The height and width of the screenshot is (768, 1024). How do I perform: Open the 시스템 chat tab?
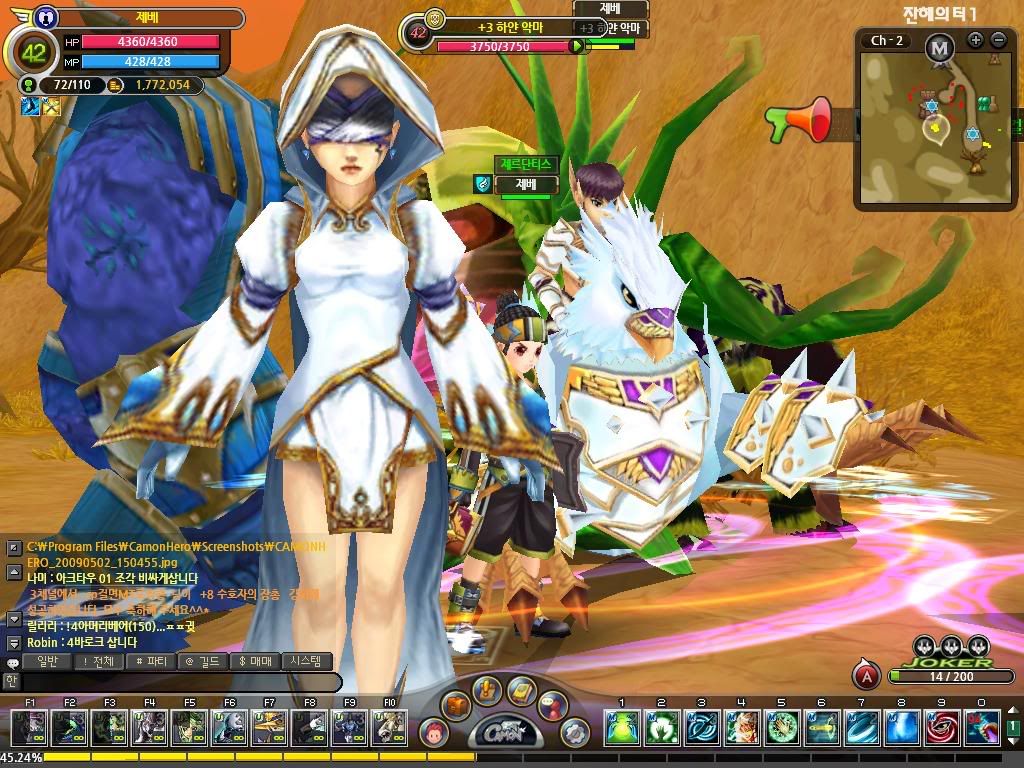[306, 661]
